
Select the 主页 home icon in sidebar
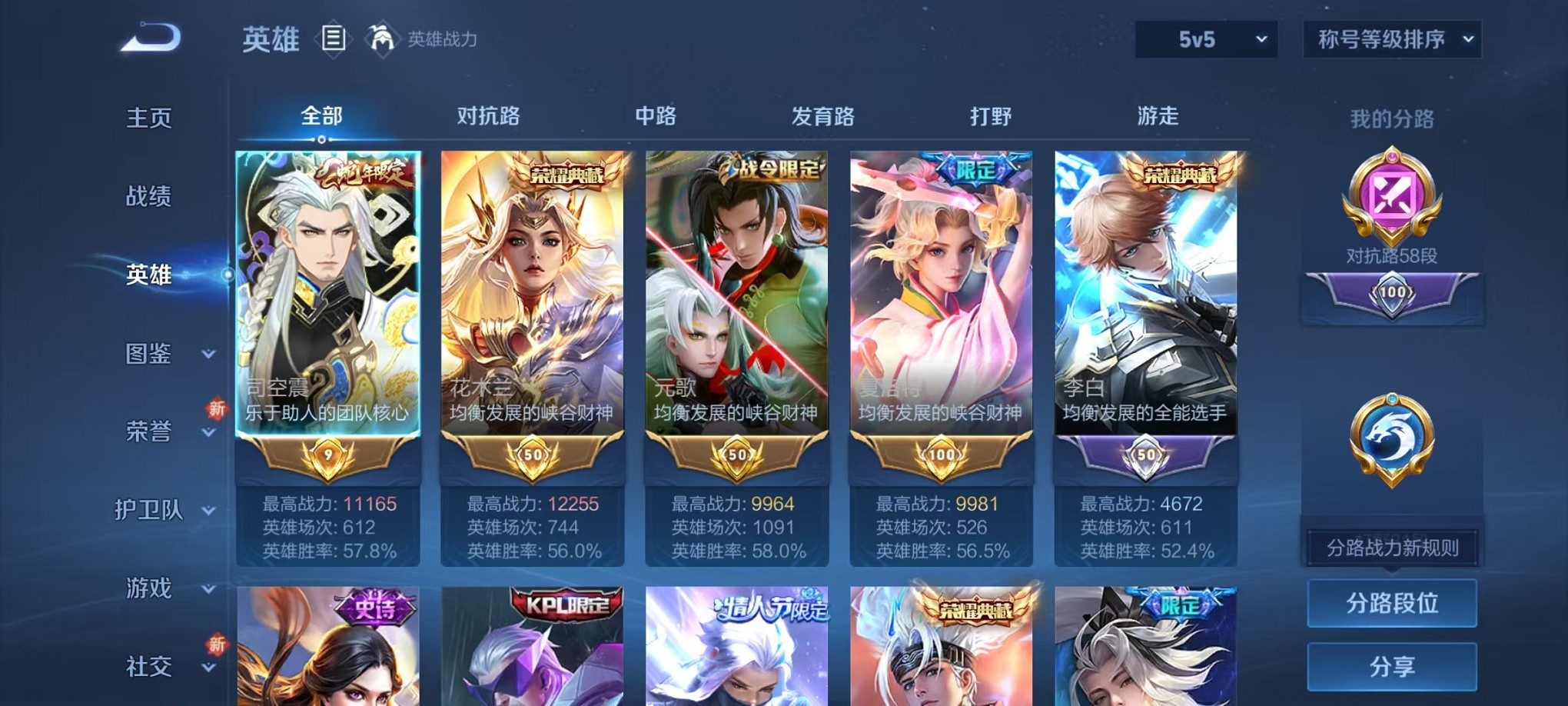click(x=148, y=117)
